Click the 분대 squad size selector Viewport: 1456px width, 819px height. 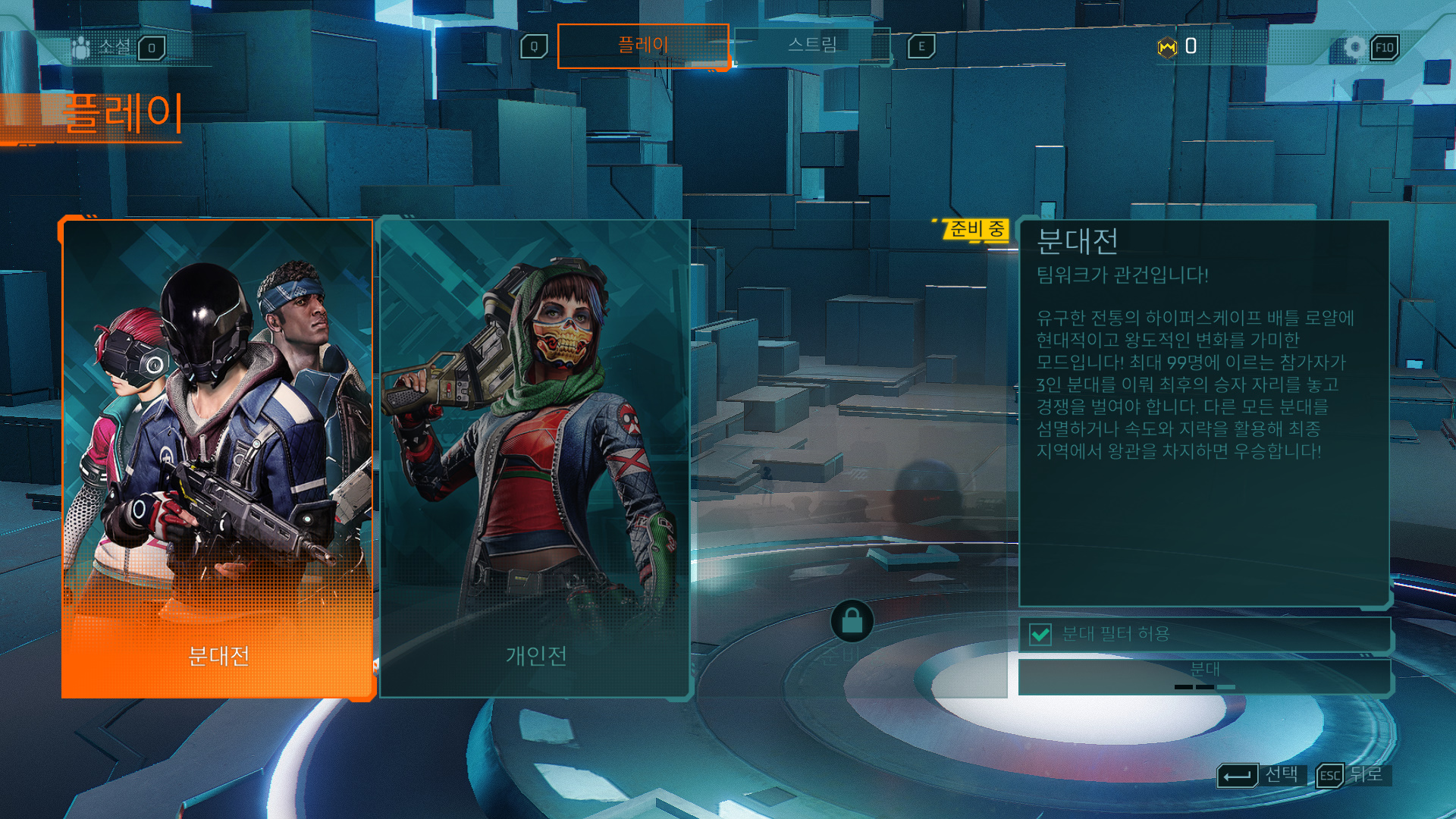click(1204, 676)
